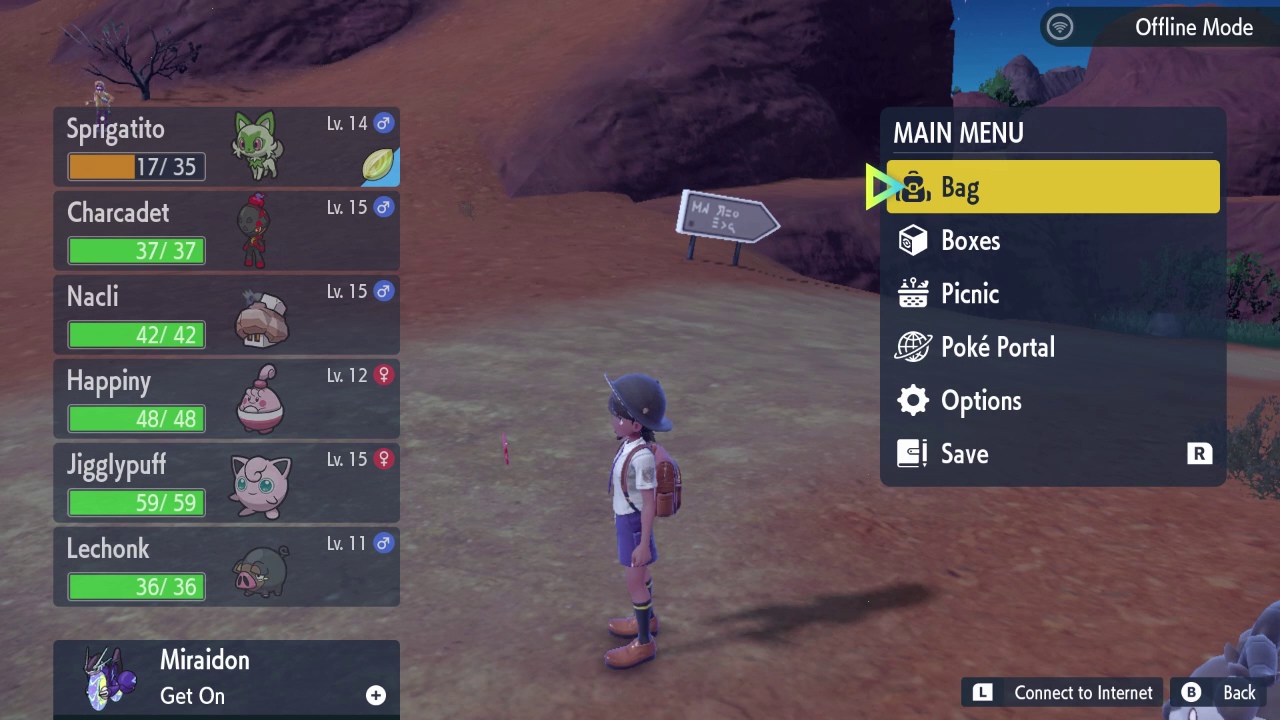The height and width of the screenshot is (720, 1280).
Task: Click Charcadet's male gender icon
Action: point(383,207)
